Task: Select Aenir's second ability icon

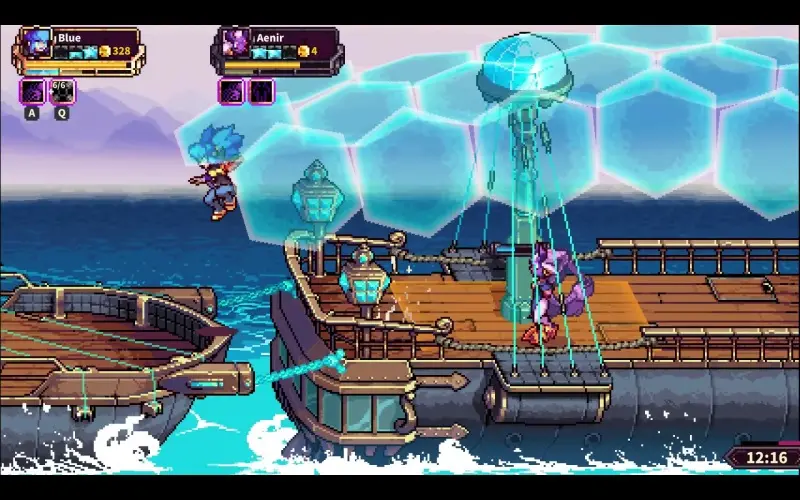Action: point(261,92)
